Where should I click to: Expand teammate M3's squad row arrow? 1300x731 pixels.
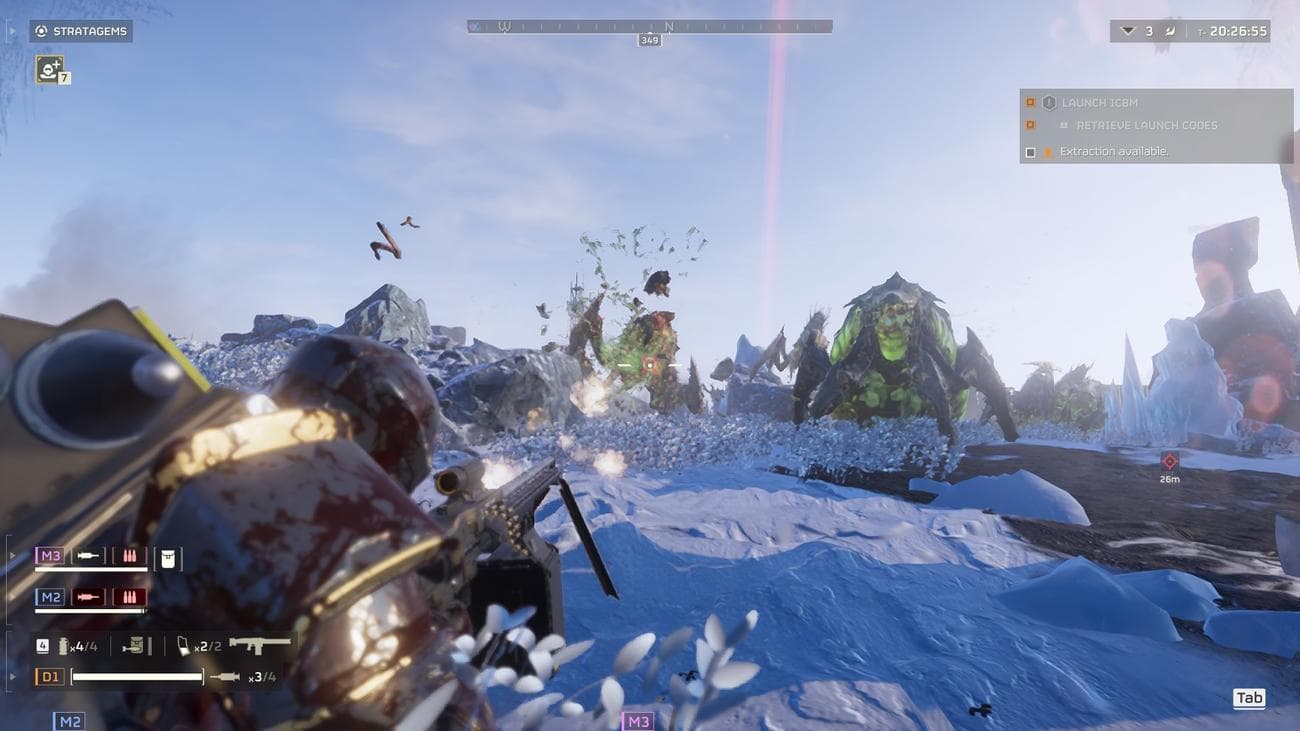click(11, 553)
